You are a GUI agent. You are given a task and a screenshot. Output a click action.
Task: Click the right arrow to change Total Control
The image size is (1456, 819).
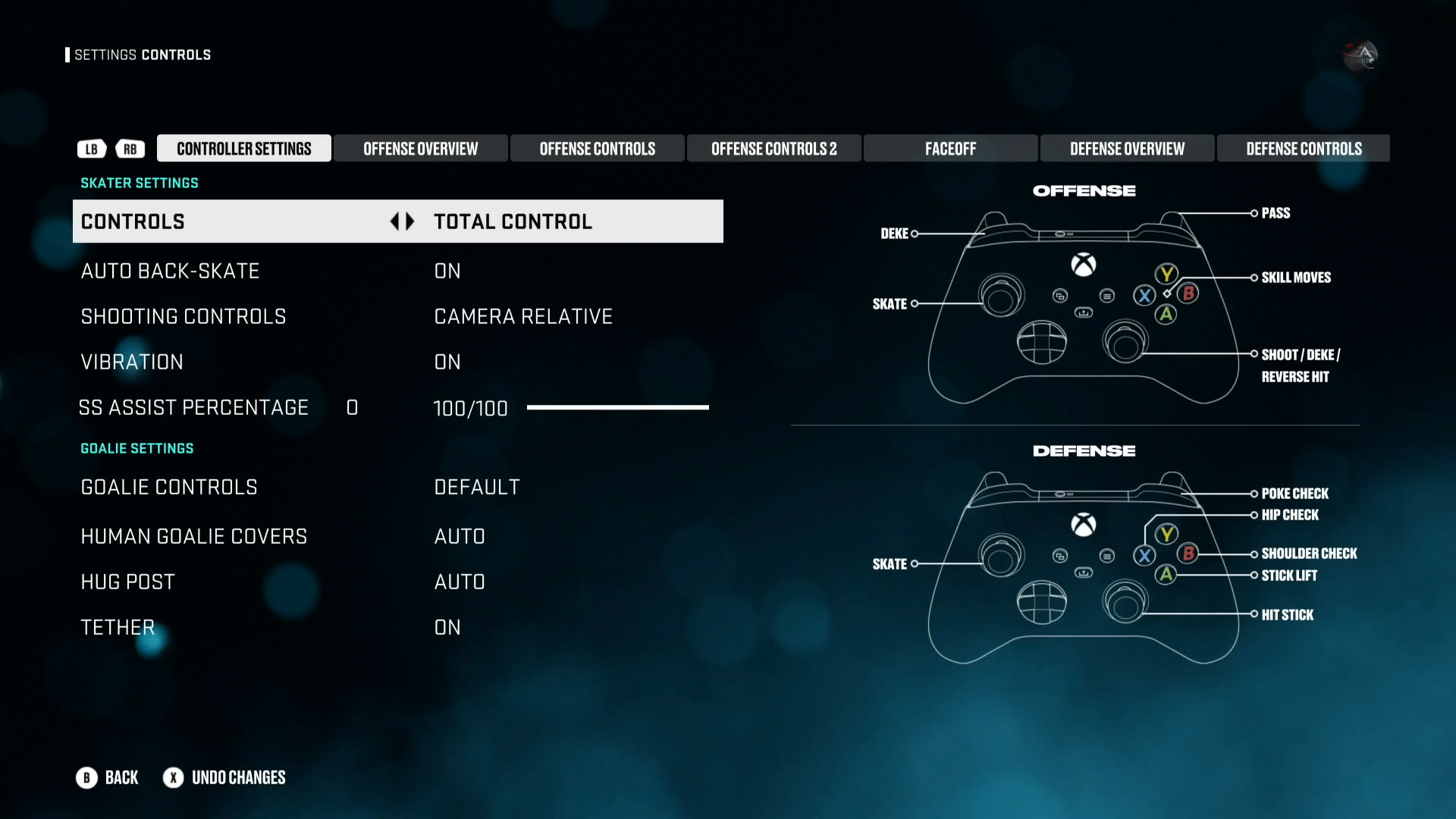tap(410, 221)
